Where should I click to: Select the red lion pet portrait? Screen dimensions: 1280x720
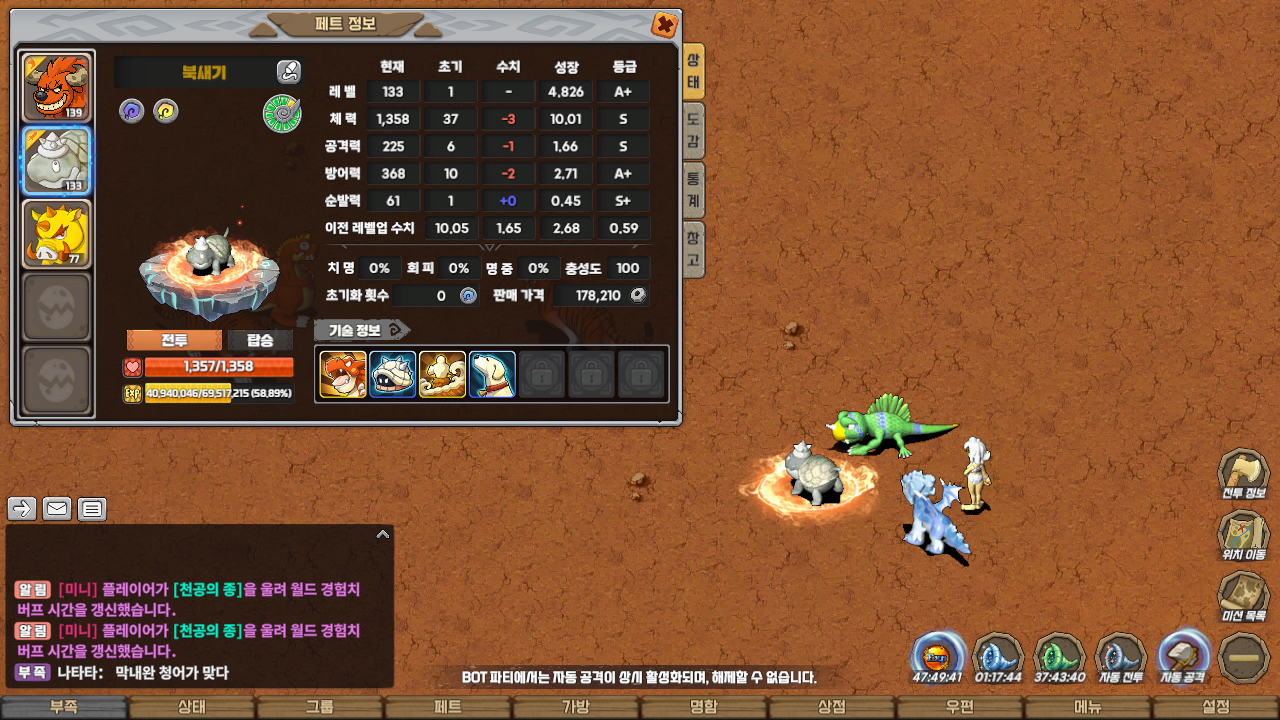point(56,88)
